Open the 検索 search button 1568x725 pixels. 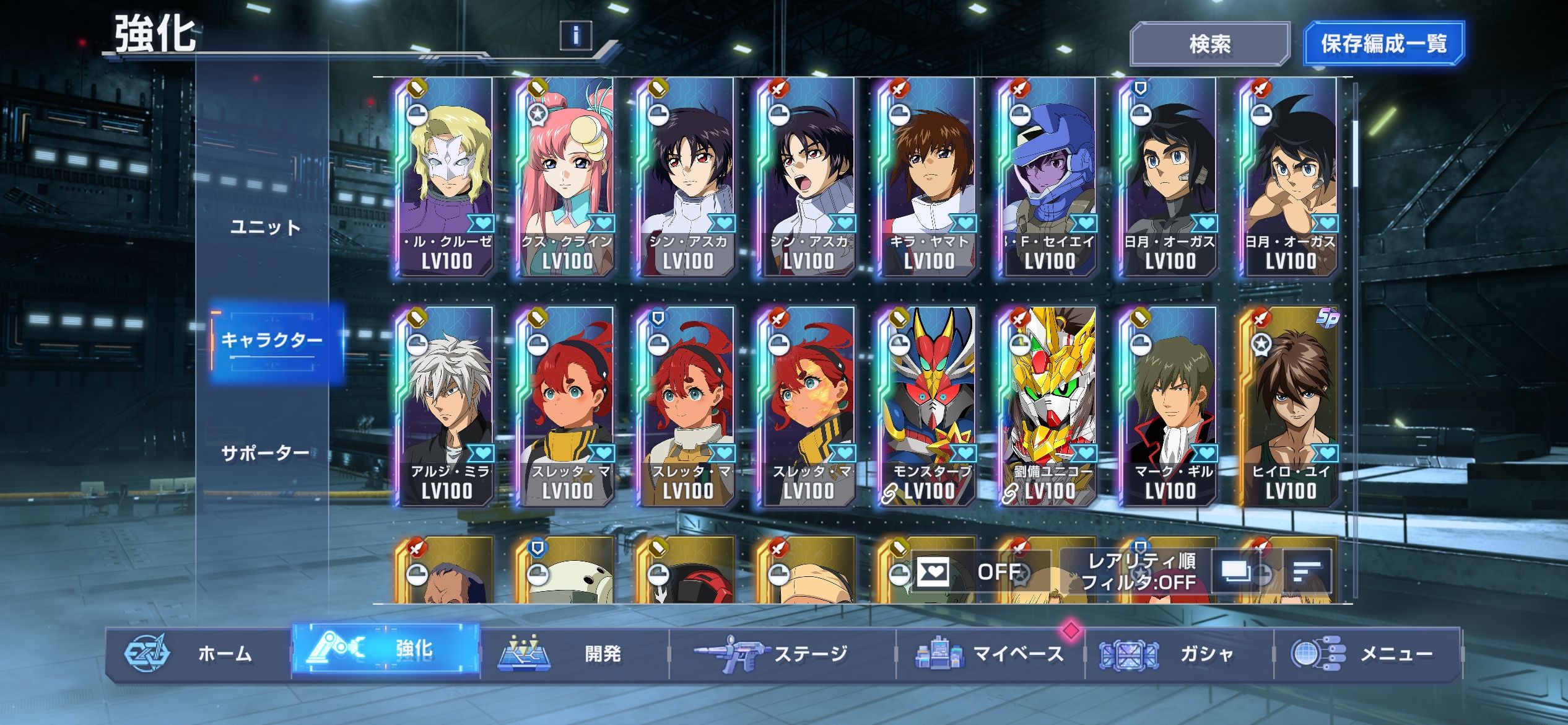[1209, 44]
